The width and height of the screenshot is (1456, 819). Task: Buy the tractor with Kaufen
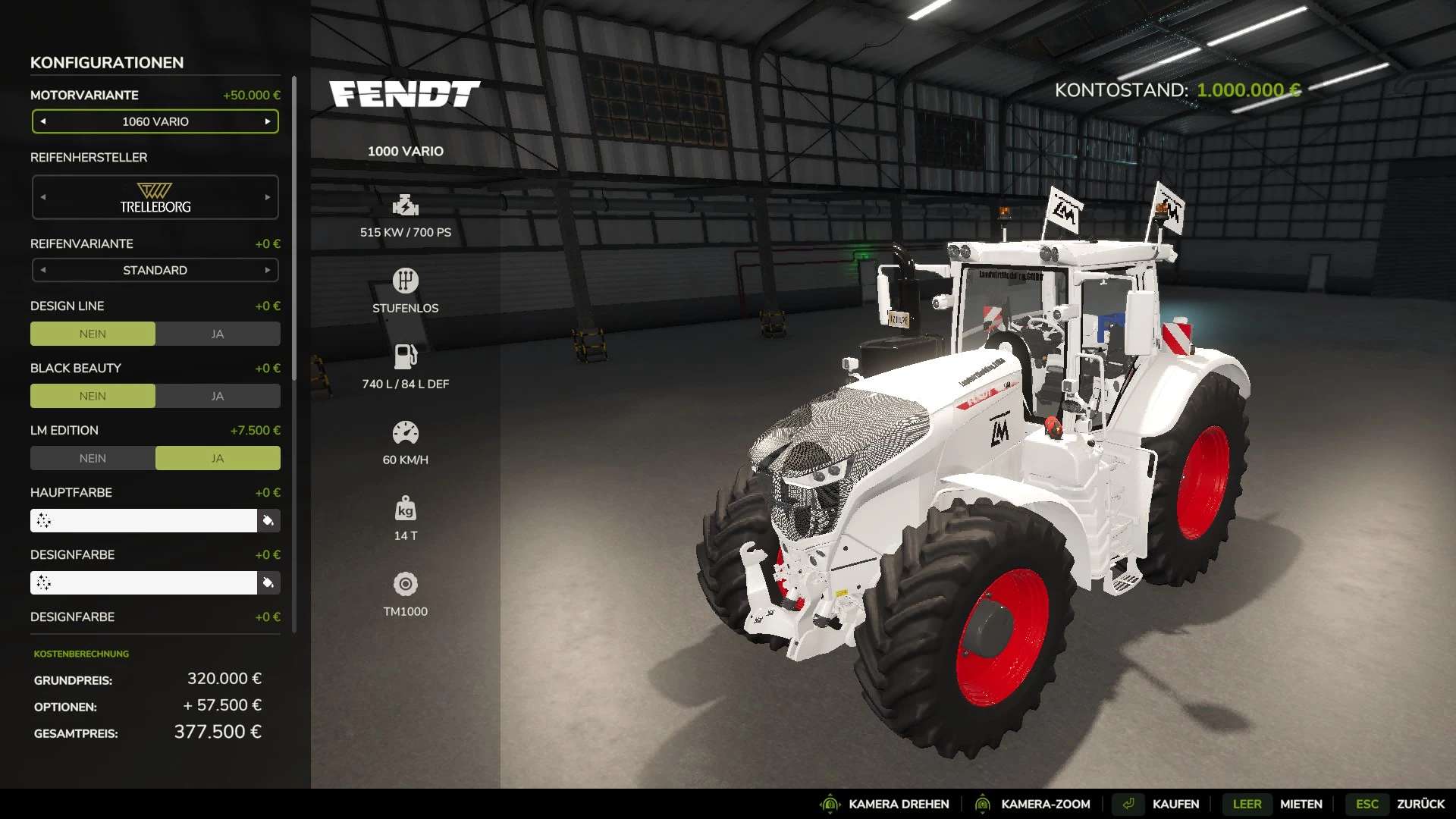1175,804
